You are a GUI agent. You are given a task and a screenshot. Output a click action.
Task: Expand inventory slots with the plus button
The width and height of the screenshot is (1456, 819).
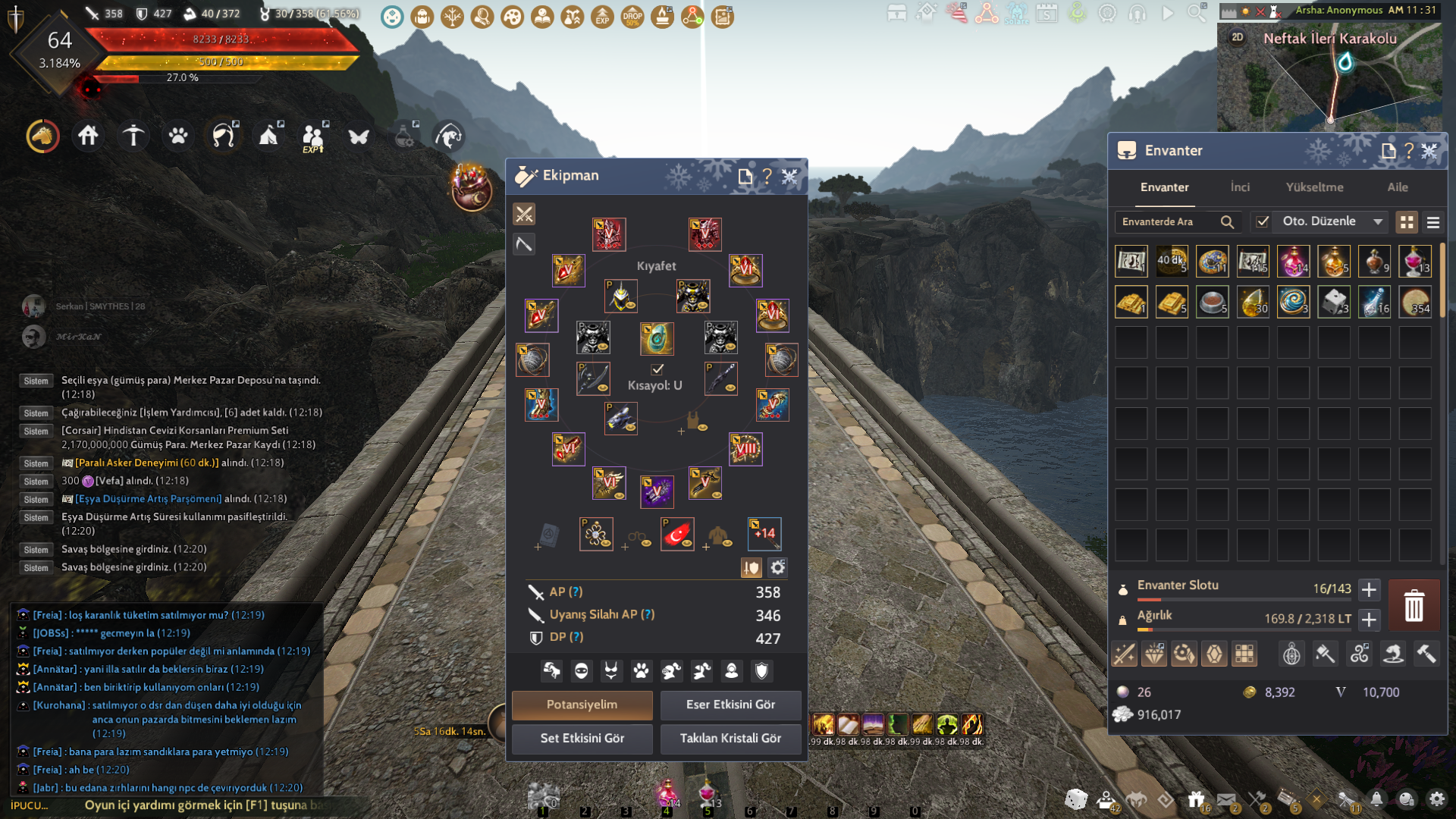click(1369, 589)
